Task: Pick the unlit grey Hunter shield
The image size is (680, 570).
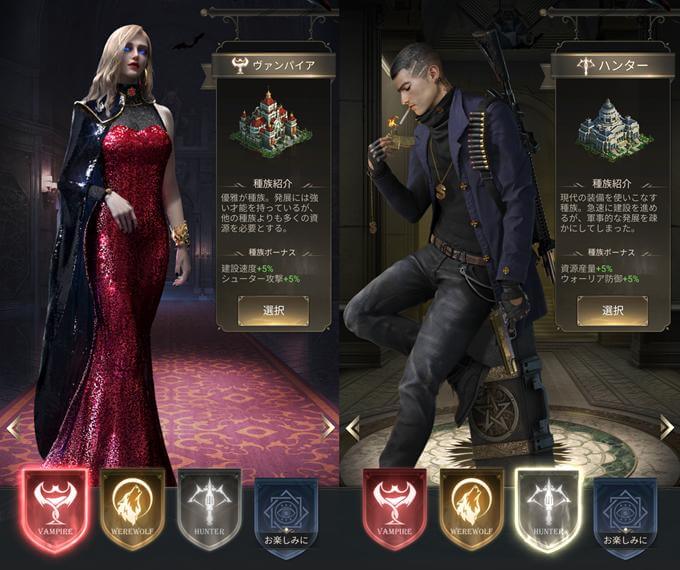Action: (209, 509)
